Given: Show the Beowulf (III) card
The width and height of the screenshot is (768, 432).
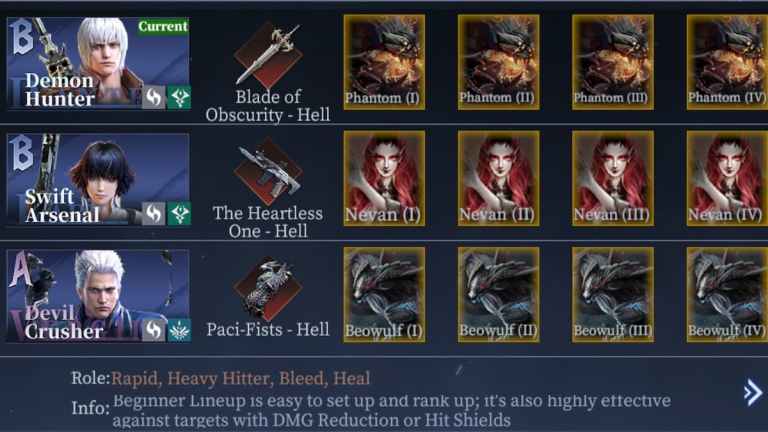Looking at the screenshot, I should (x=612, y=295).
